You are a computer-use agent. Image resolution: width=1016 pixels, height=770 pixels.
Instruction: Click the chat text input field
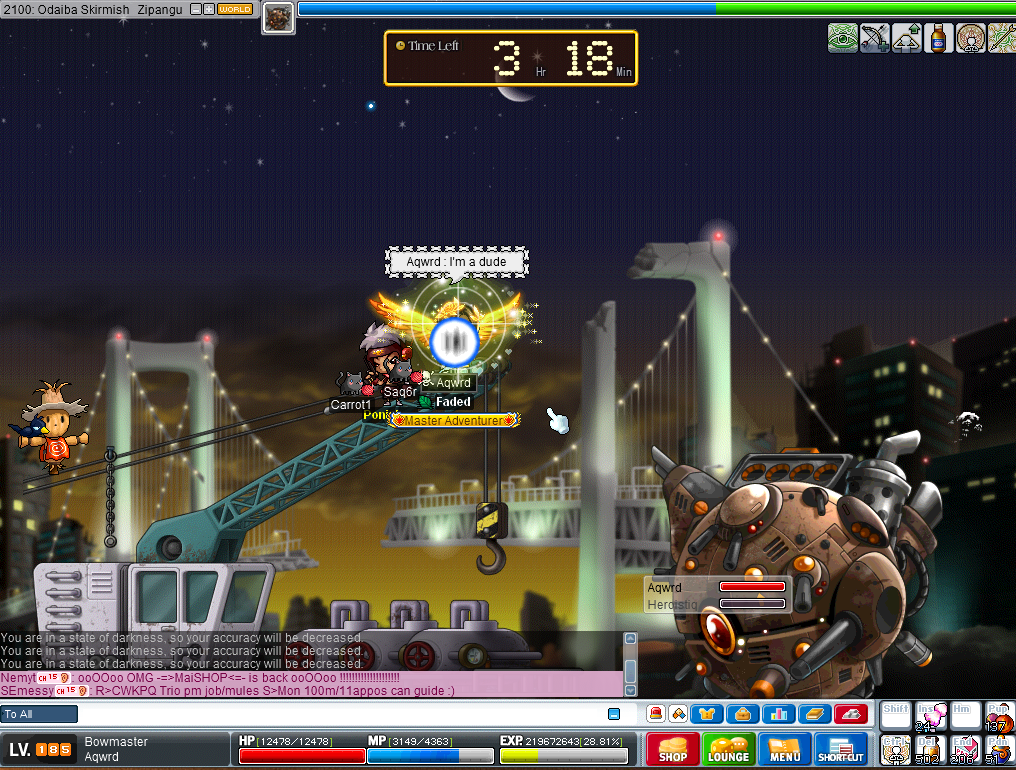pyautogui.click(x=340, y=714)
